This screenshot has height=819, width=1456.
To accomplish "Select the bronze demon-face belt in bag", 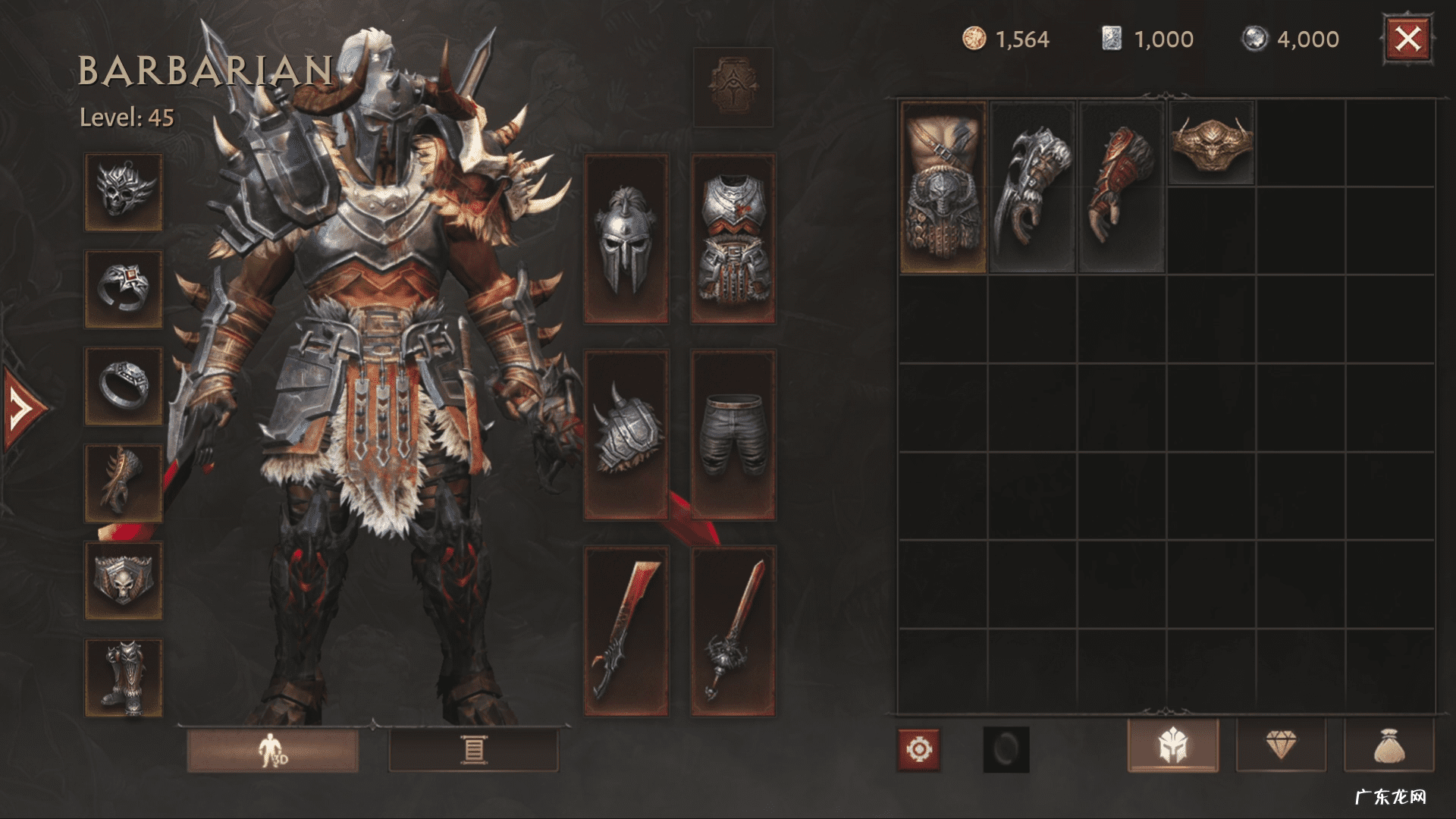I will coord(1211,143).
